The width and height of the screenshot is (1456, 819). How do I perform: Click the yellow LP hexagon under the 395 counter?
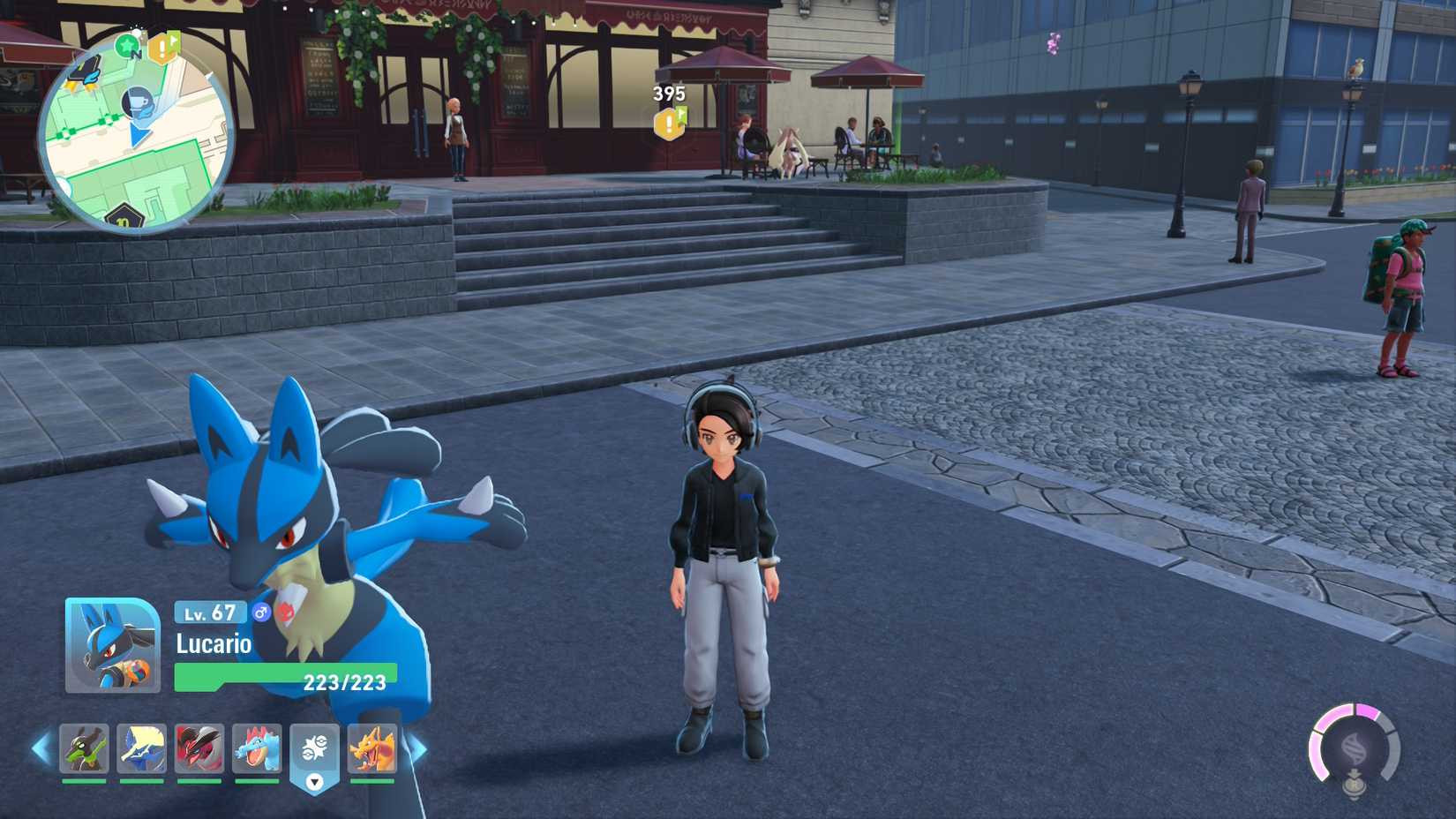coord(671,123)
